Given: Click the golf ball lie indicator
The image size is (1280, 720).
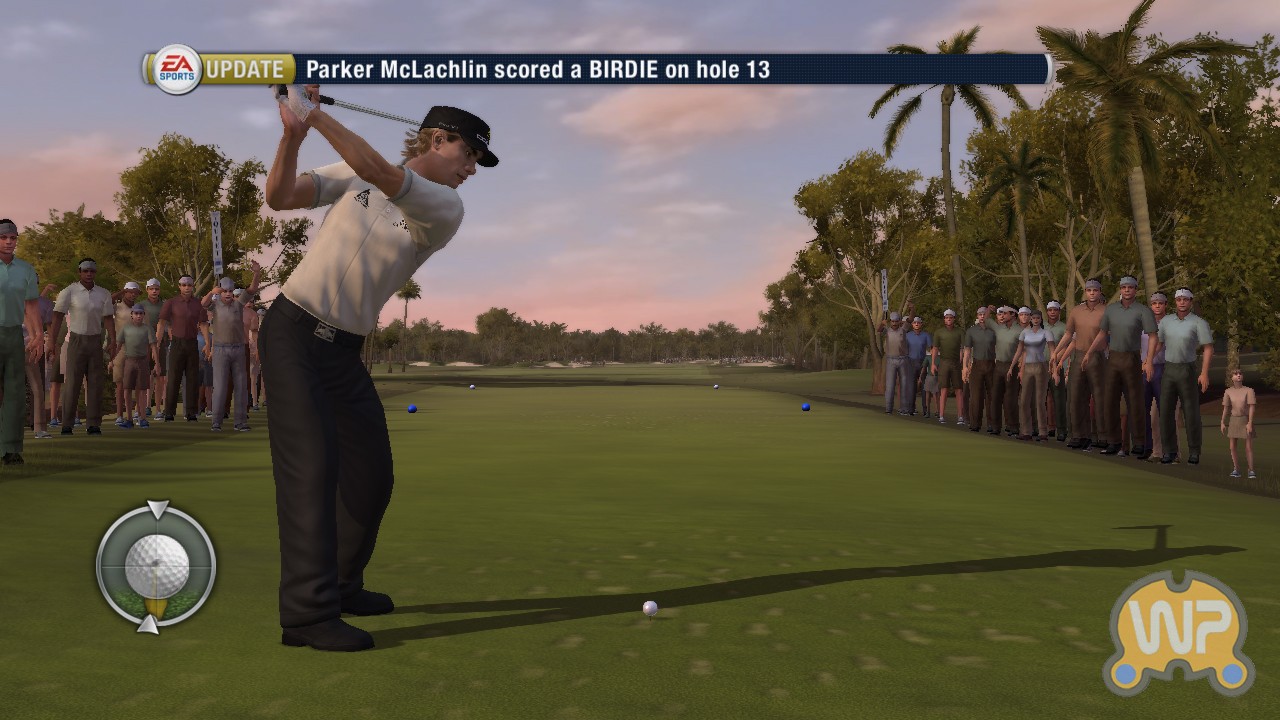Looking at the screenshot, I should tap(156, 567).
